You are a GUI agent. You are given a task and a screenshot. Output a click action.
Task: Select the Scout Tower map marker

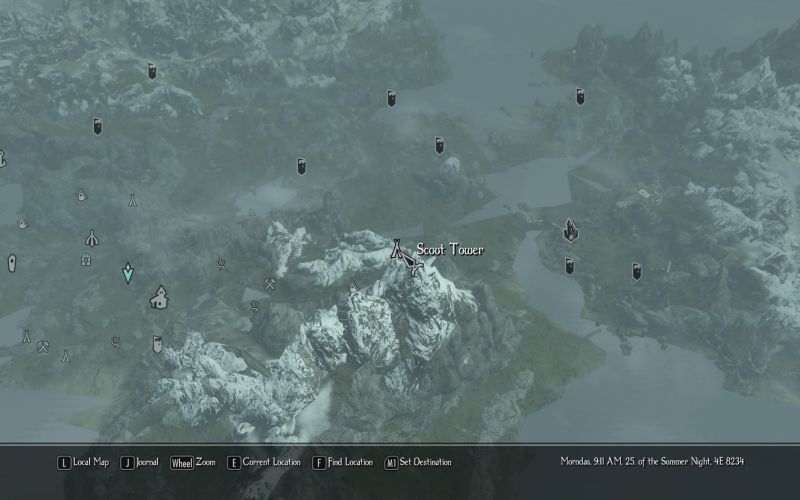point(398,249)
